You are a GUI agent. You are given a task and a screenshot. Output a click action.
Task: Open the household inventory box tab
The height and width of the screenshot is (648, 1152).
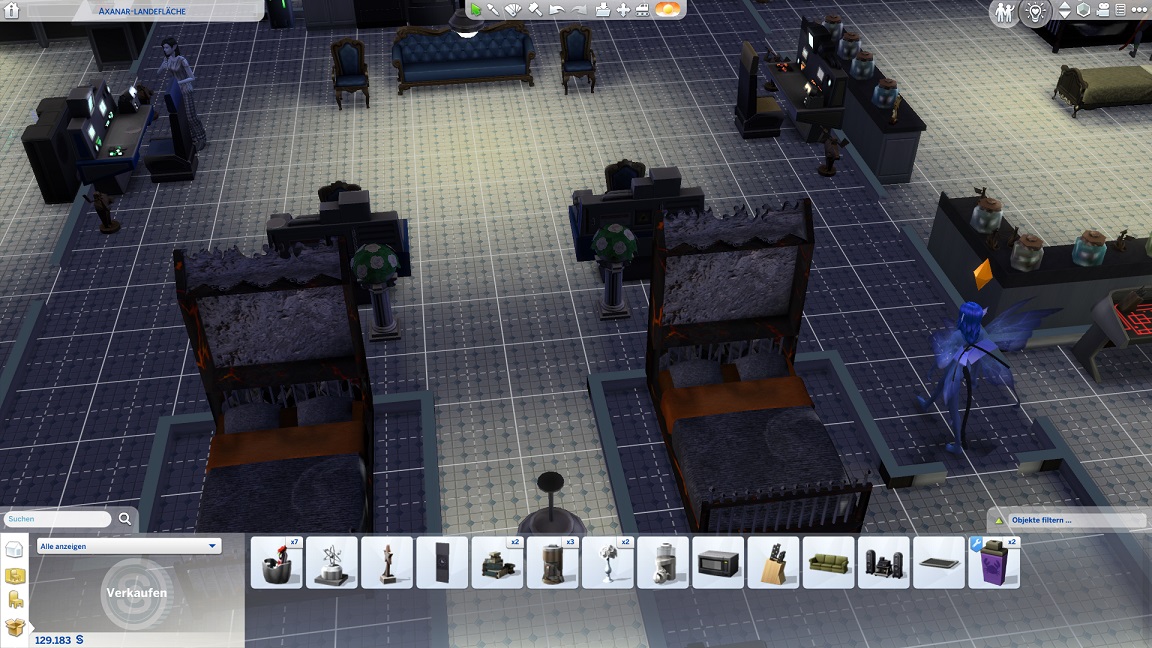coord(14,627)
